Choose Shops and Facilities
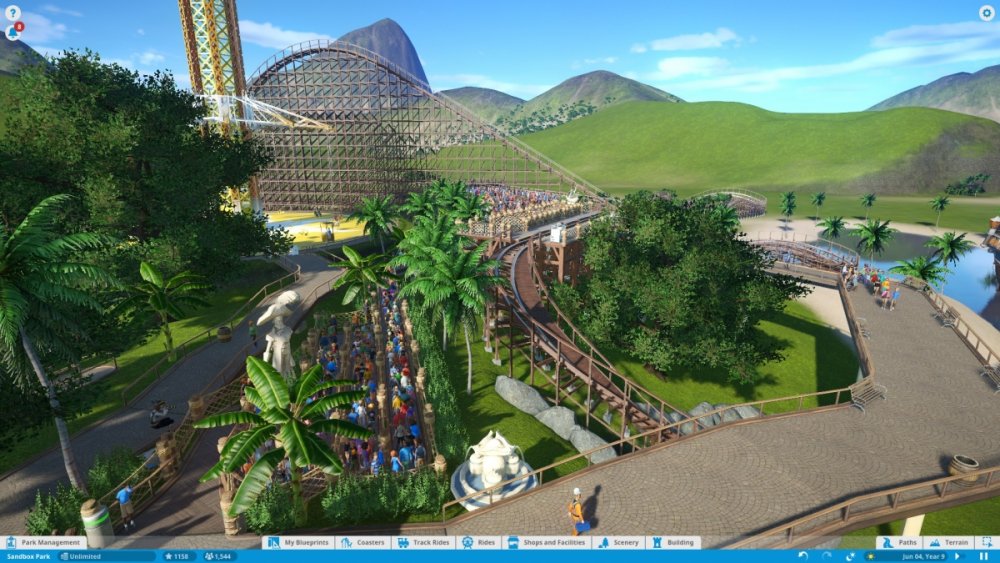The width and height of the screenshot is (1000, 563). click(x=548, y=543)
